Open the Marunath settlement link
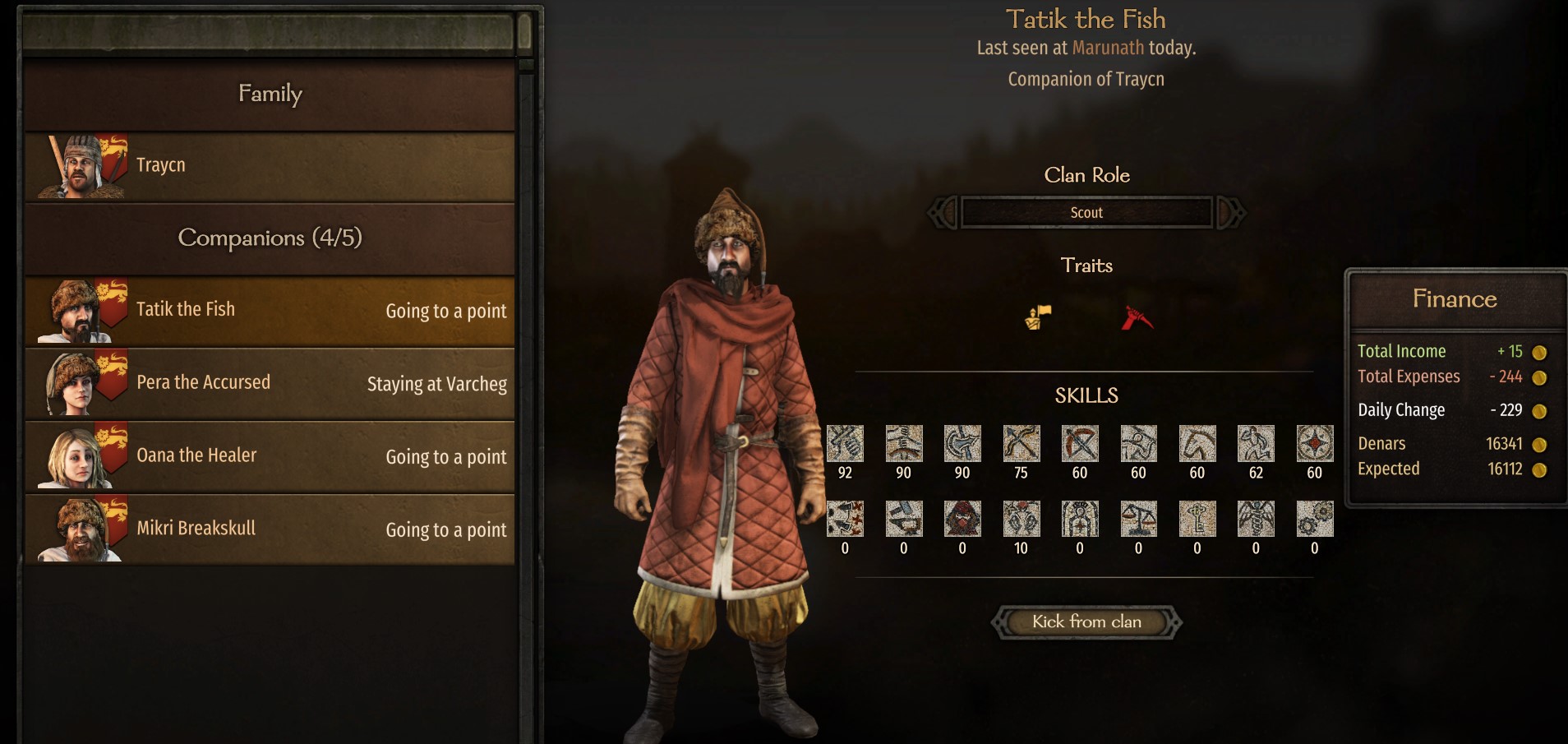Image resolution: width=1568 pixels, height=744 pixels. (1107, 48)
